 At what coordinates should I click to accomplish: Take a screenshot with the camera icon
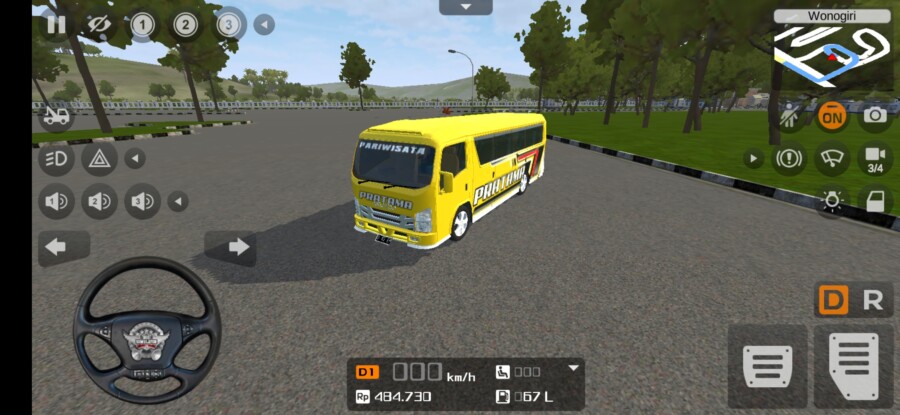click(875, 116)
